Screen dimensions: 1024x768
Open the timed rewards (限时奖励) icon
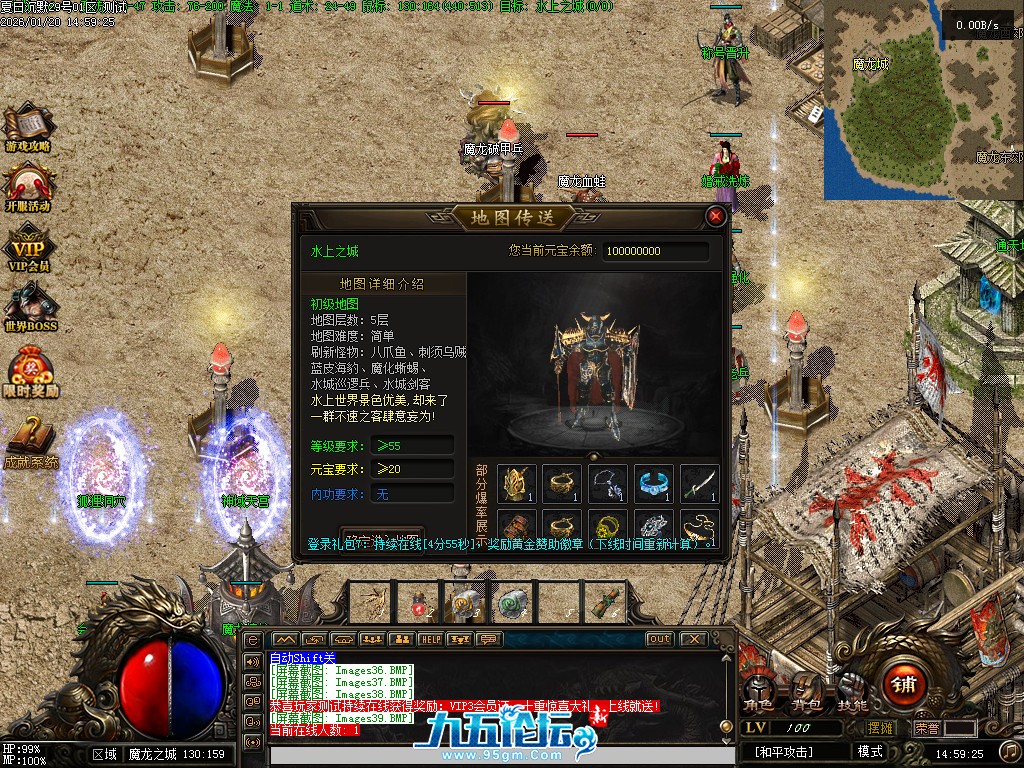pyautogui.click(x=30, y=372)
